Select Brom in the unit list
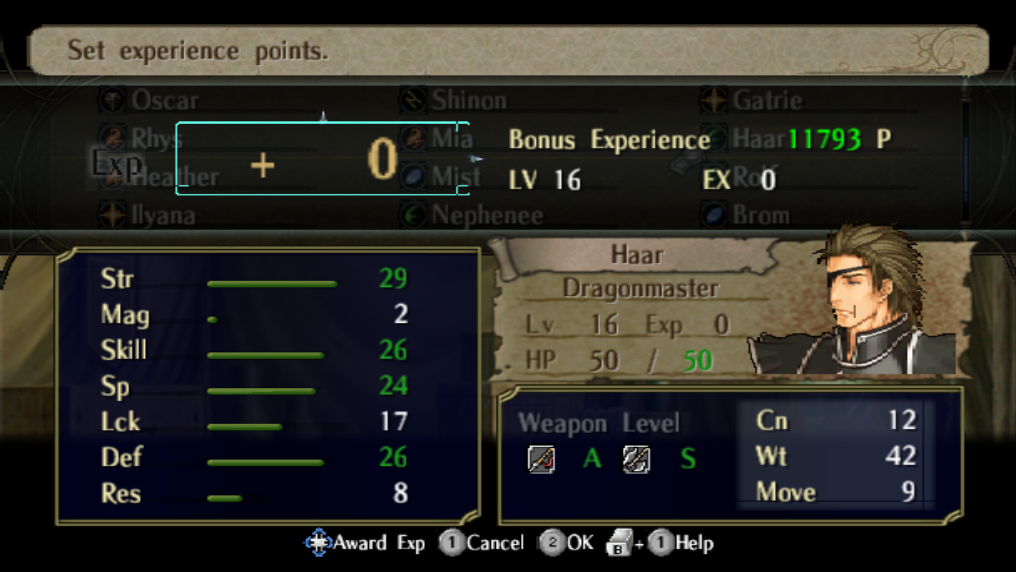Screen dimensions: 1016x572 [x=760, y=215]
